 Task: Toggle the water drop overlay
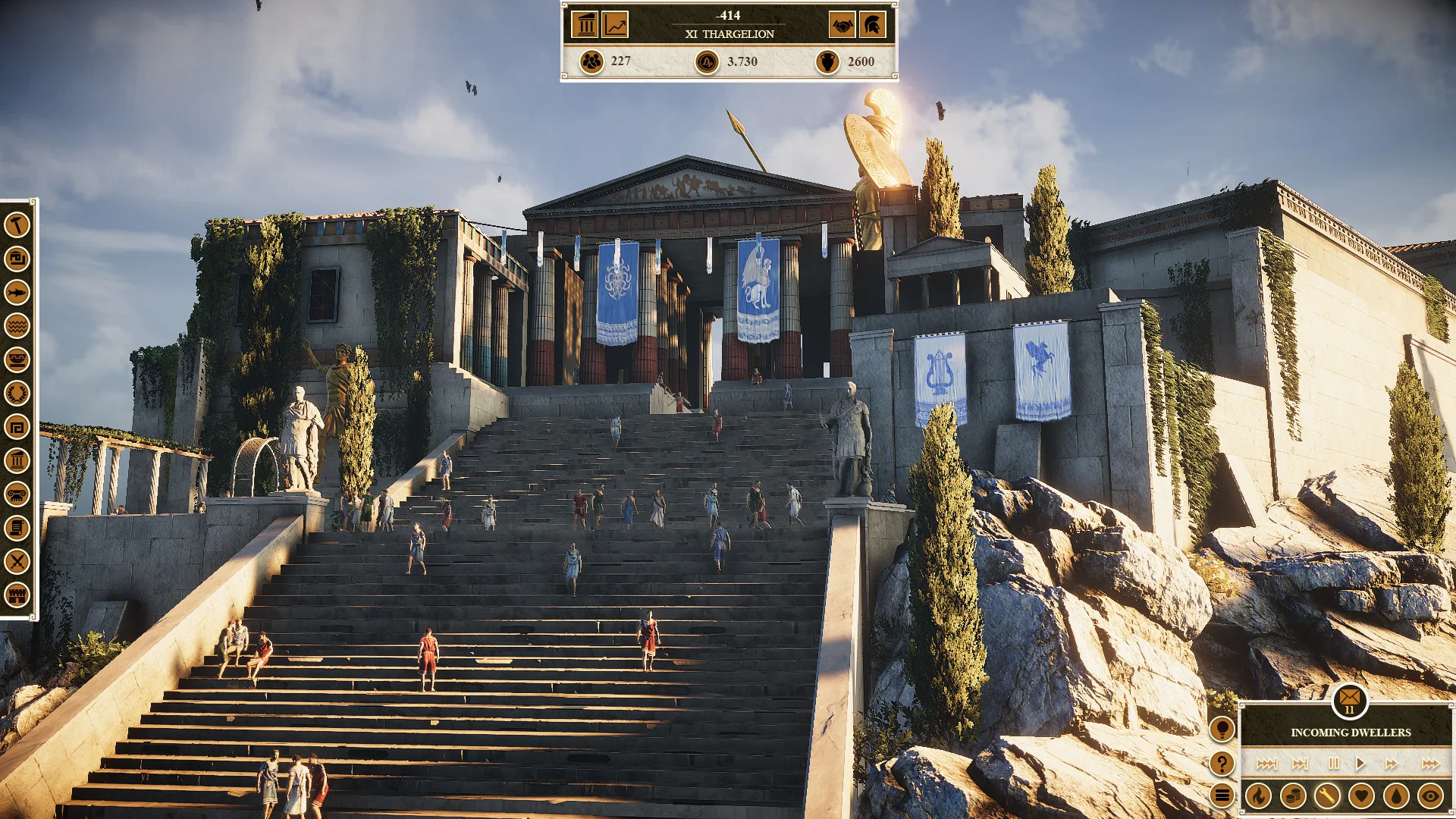[x=1397, y=796]
